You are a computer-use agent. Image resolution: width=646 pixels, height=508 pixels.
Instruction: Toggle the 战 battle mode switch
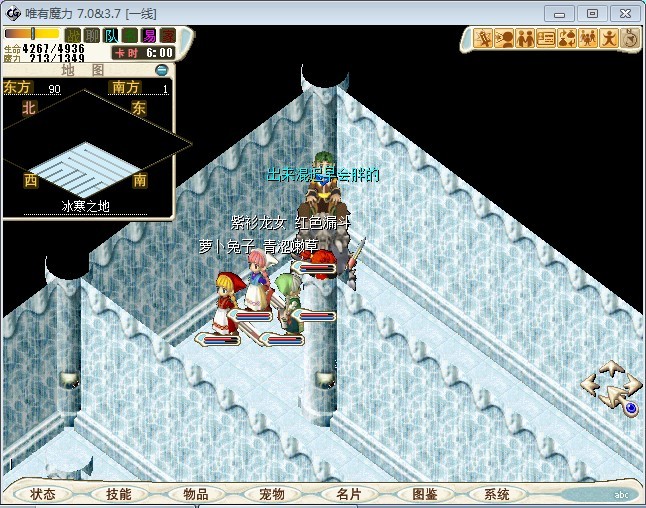[71, 36]
